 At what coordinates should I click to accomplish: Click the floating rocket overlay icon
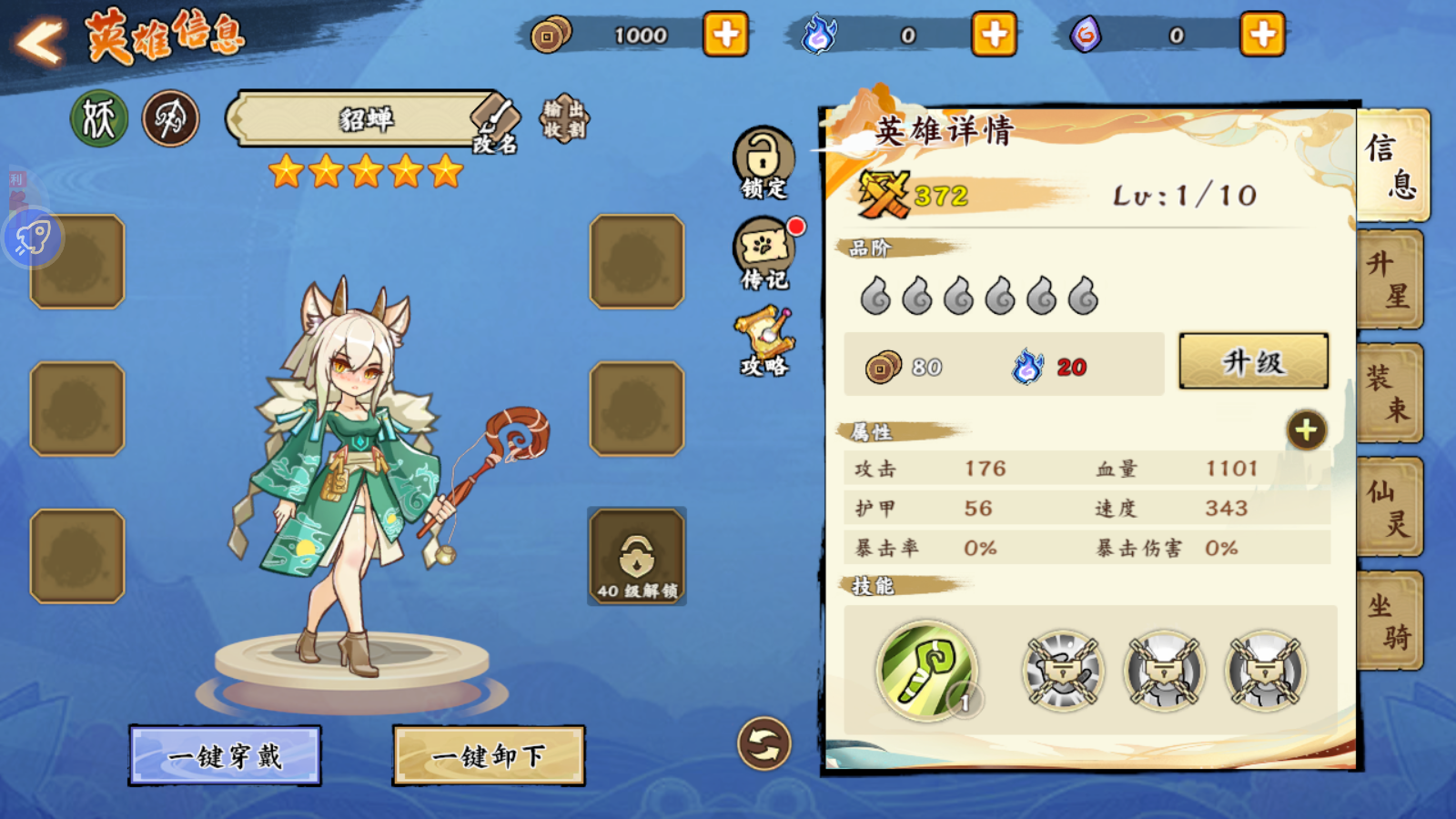pyautogui.click(x=33, y=238)
